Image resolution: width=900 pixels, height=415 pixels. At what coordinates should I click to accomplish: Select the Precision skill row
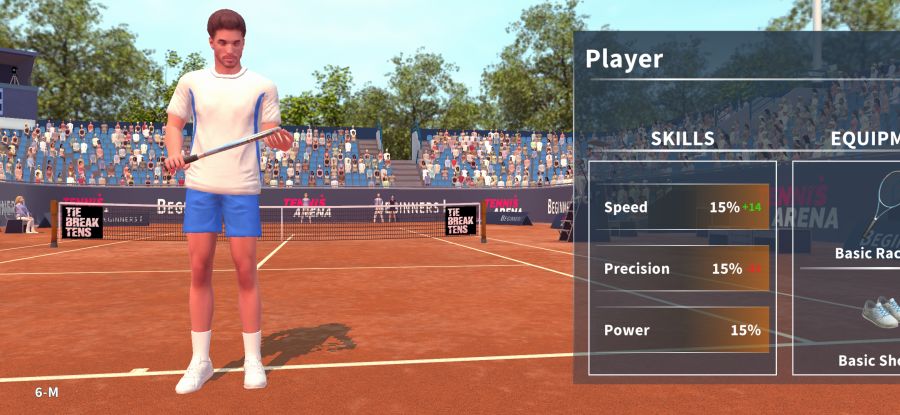pos(683,268)
